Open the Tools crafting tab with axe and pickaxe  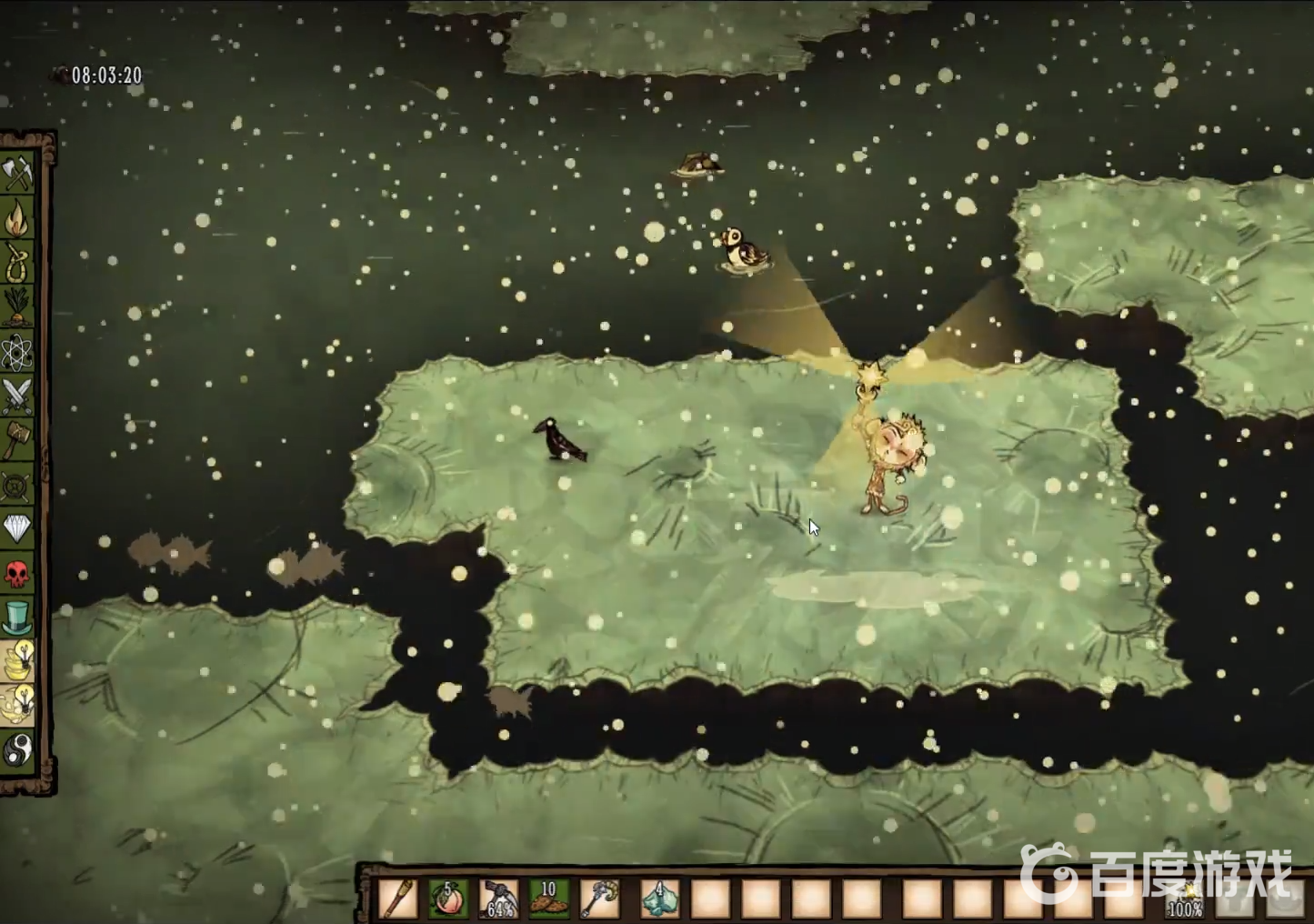(x=17, y=173)
